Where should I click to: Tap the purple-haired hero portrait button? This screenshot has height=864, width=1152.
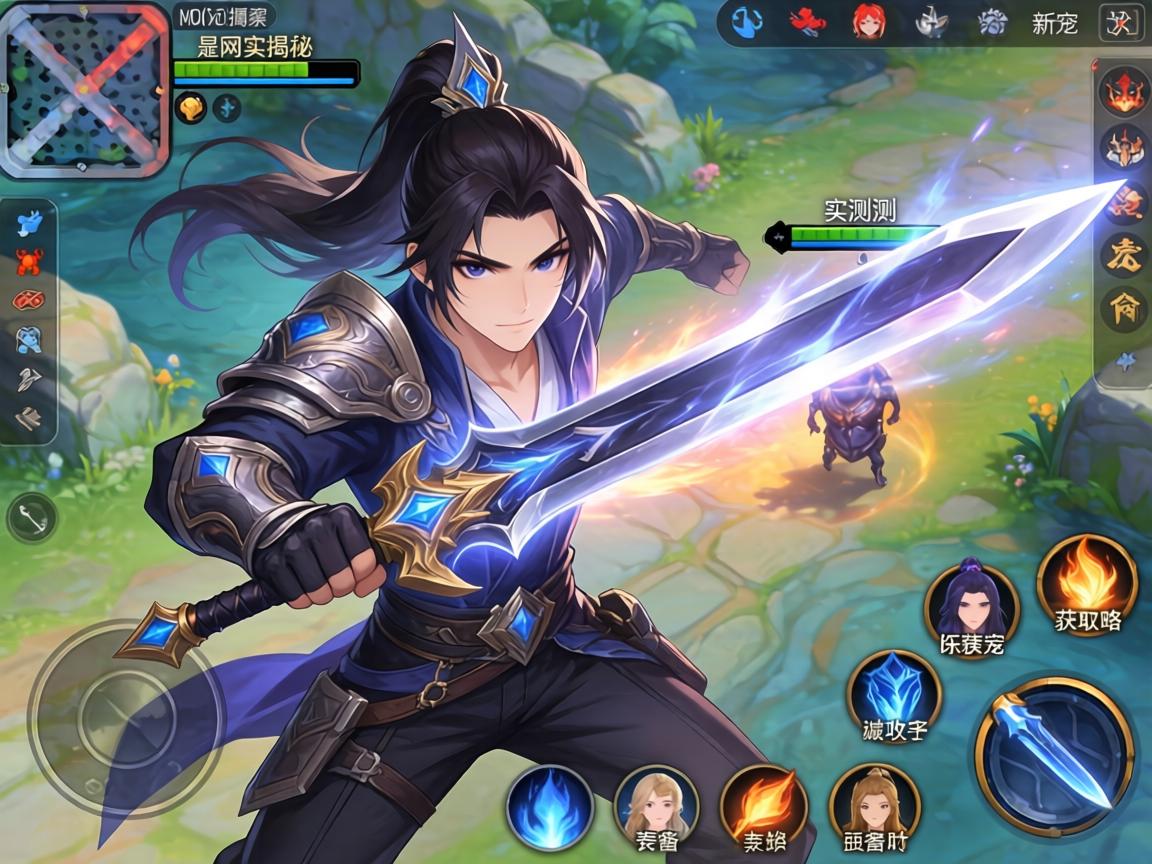coord(971,605)
